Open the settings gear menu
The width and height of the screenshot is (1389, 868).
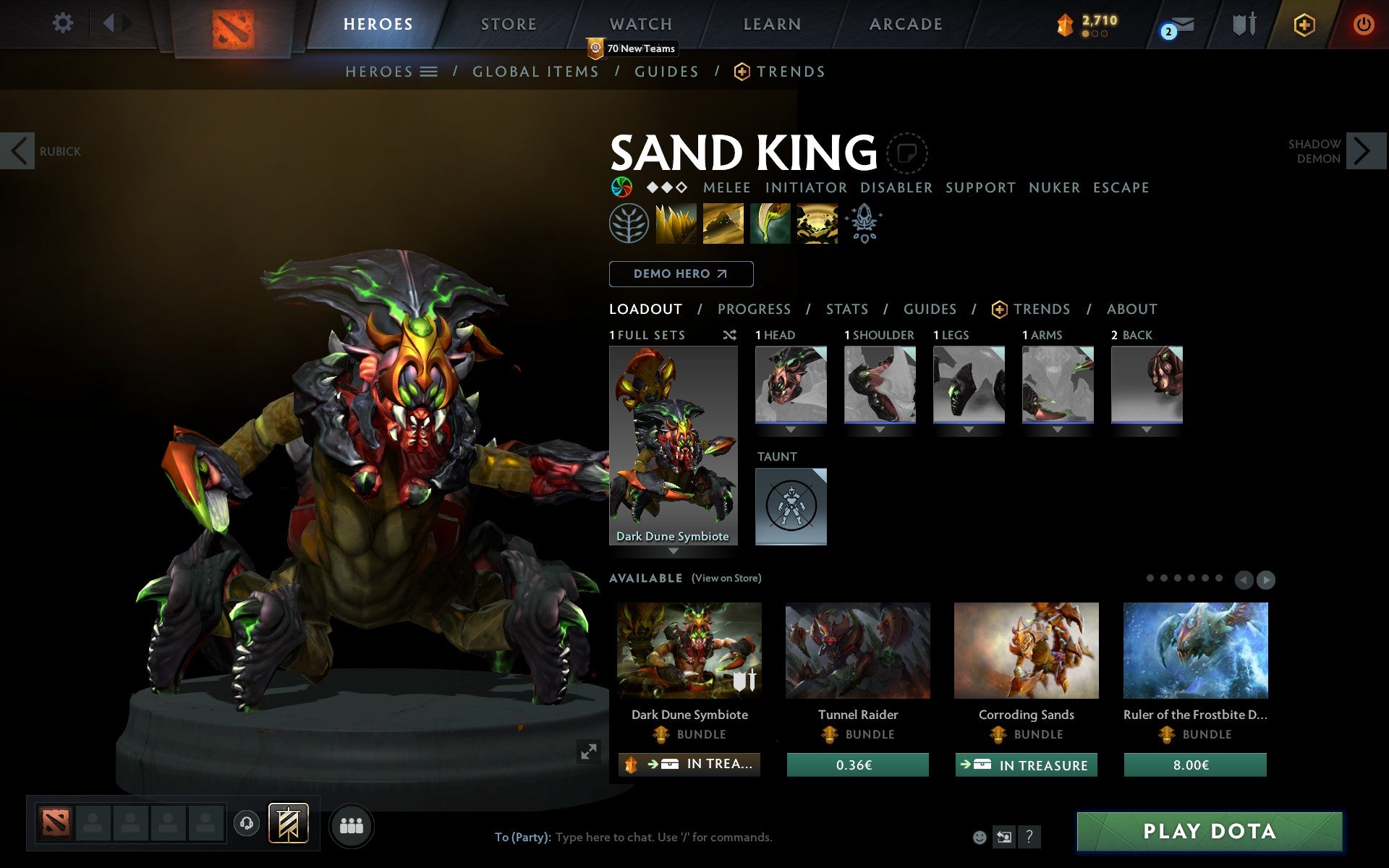[64, 23]
